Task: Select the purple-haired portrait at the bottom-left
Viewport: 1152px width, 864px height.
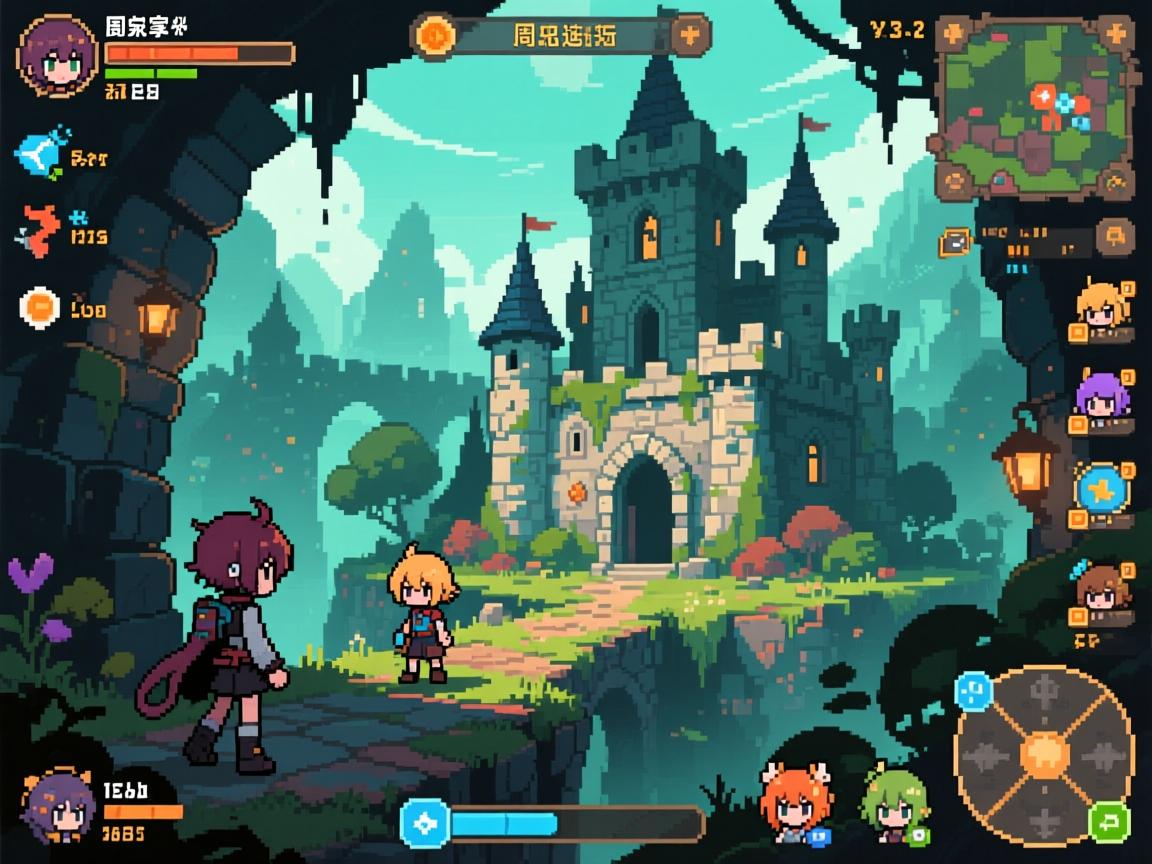Action: (x=58, y=805)
